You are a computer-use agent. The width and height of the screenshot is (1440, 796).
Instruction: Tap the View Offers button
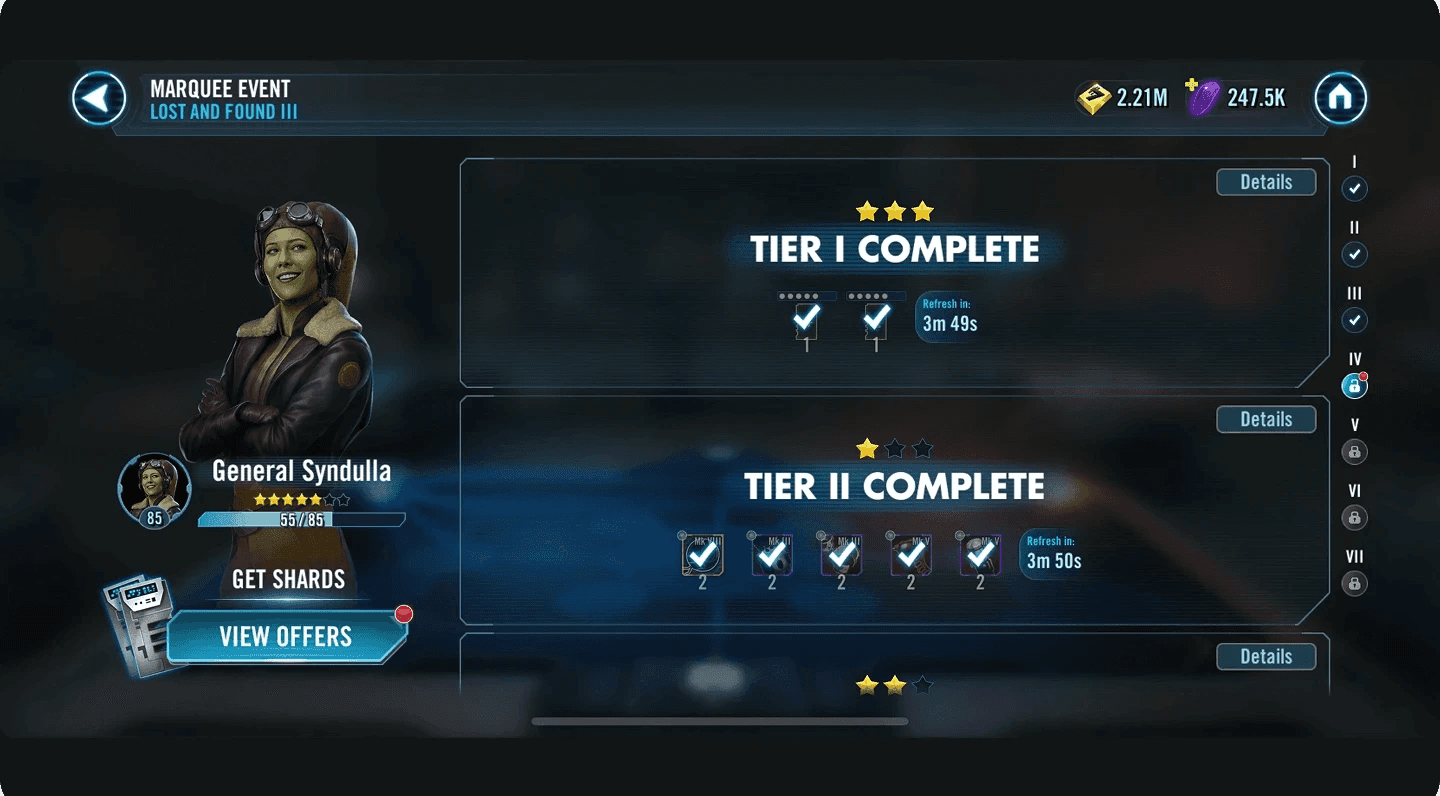[x=286, y=637]
